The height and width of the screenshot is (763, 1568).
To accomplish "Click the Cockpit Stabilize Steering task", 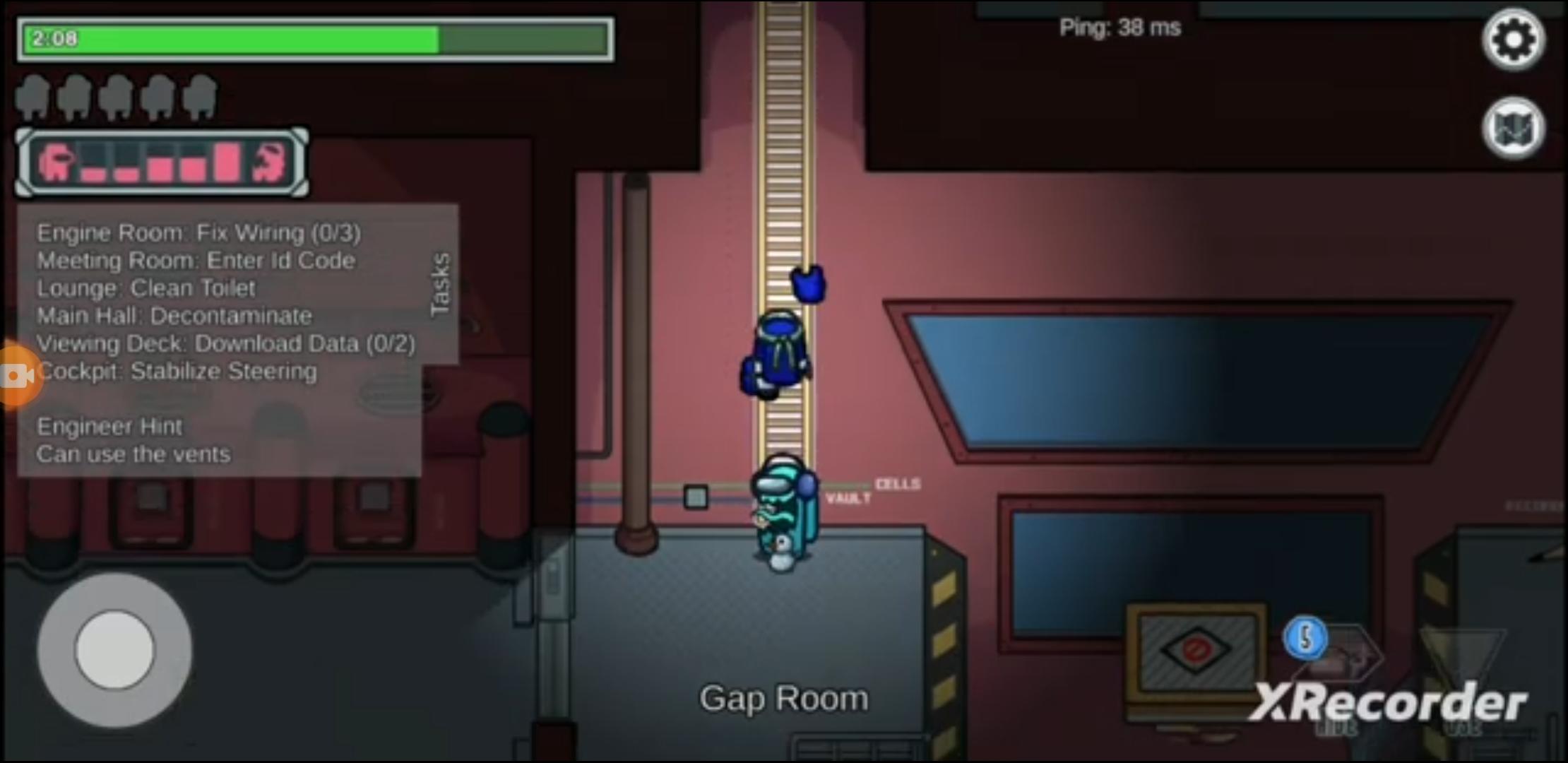I will point(177,371).
